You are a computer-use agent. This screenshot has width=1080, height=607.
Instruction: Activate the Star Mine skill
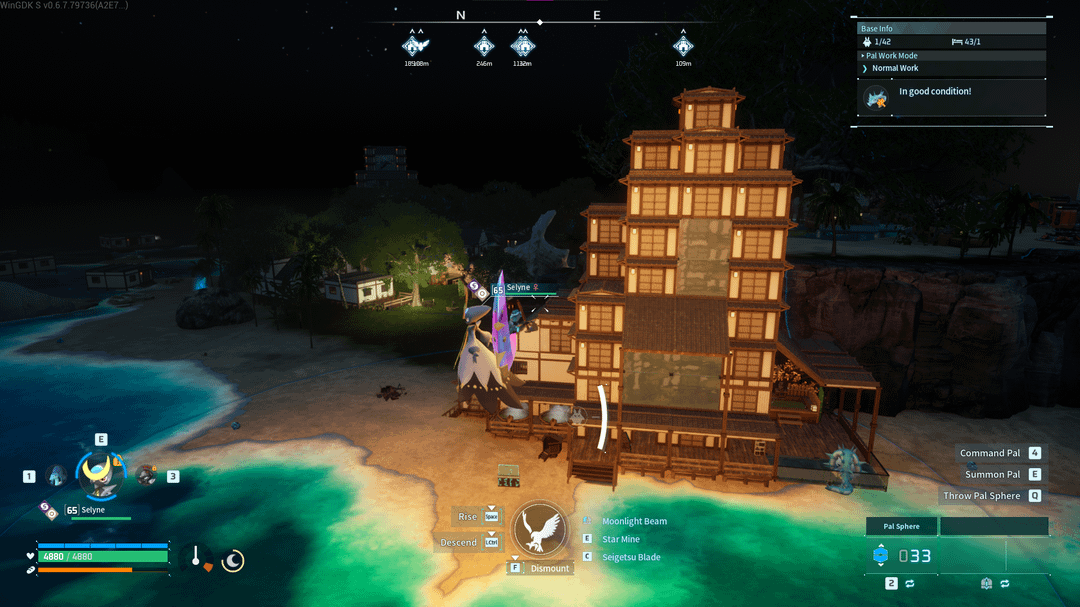pyautogui.click(x=621, y=539)
